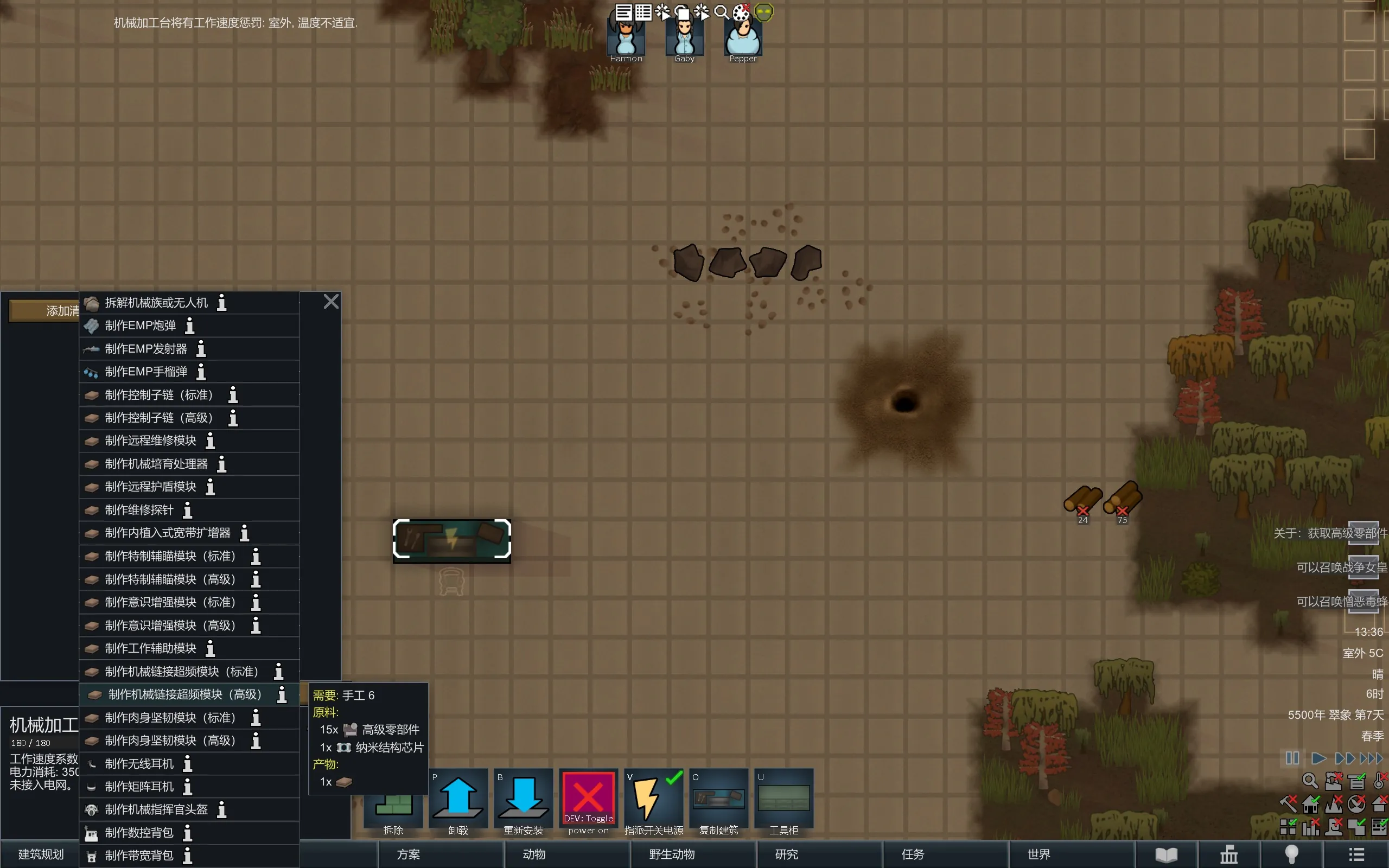The width and height of the screenshot is (1389, 868).
Task: Choose 制作工作辅助模块 recipe
Action: point(150,648)
